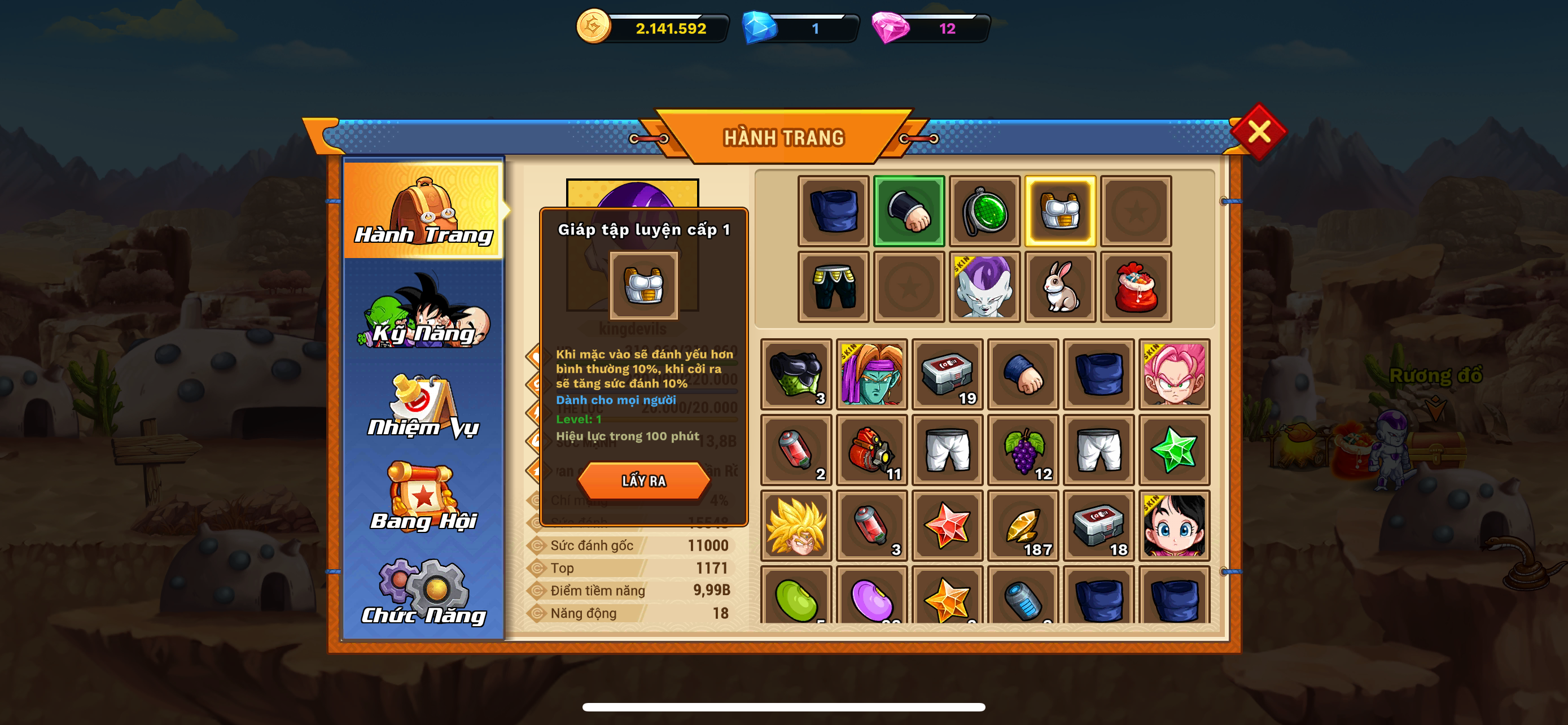Select the equipped white rabbit pet
This screenshot has height=725, width=1568.
[1060, 287]
